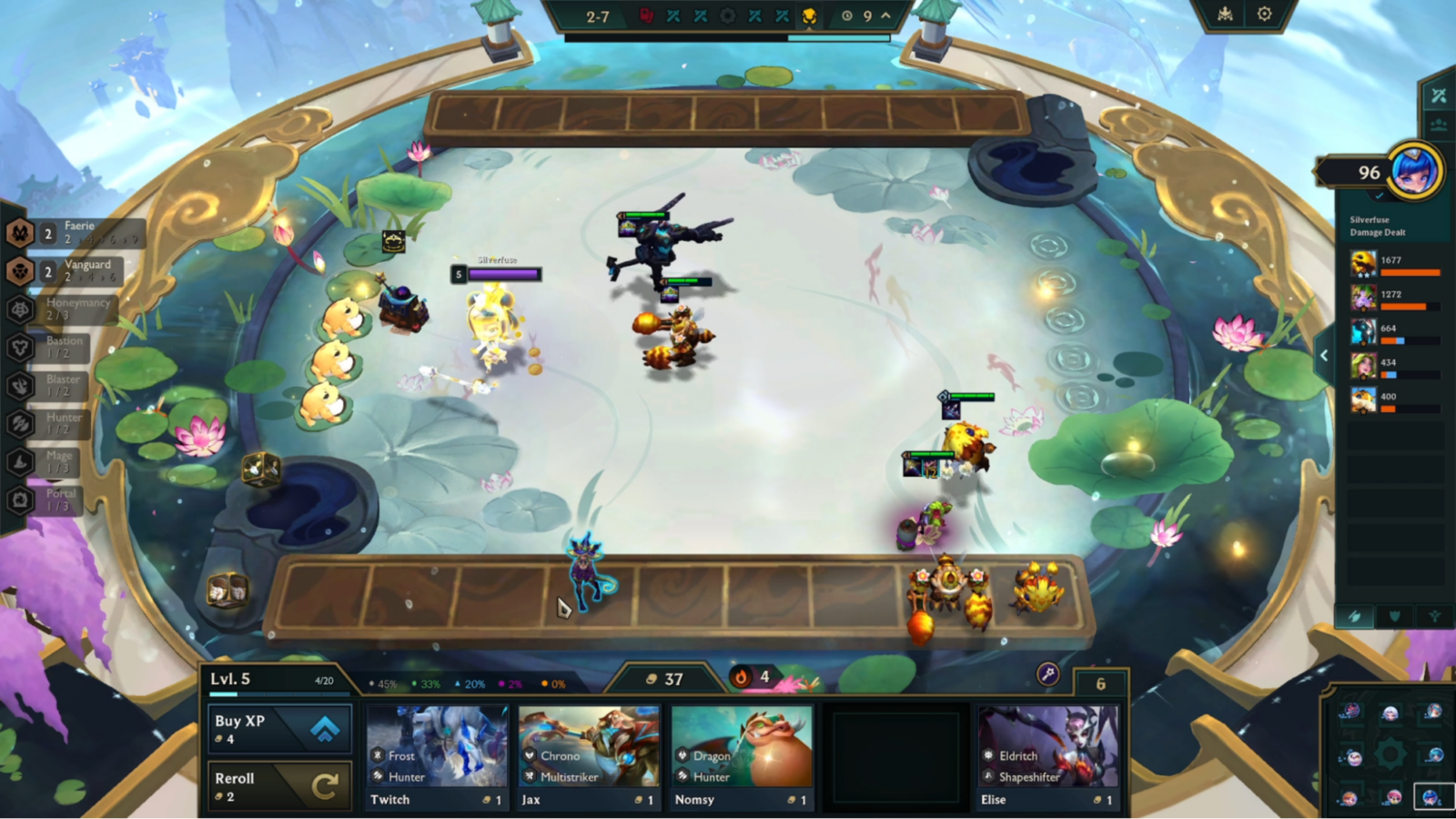The image size is (1456, 819).
Task: Collapse the round tracker using the top chevron
Action: [885, 15]
